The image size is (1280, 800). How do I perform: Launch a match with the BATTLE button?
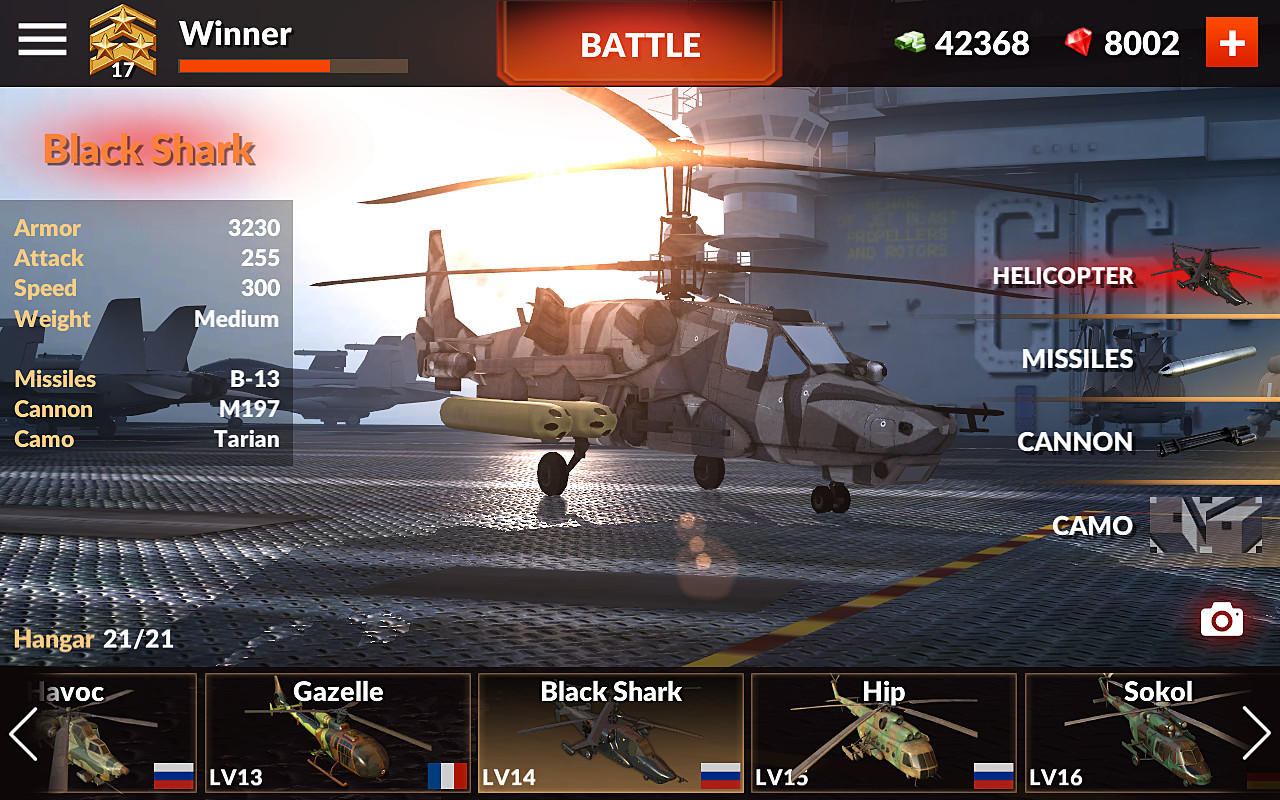click(x=639, y=43)
